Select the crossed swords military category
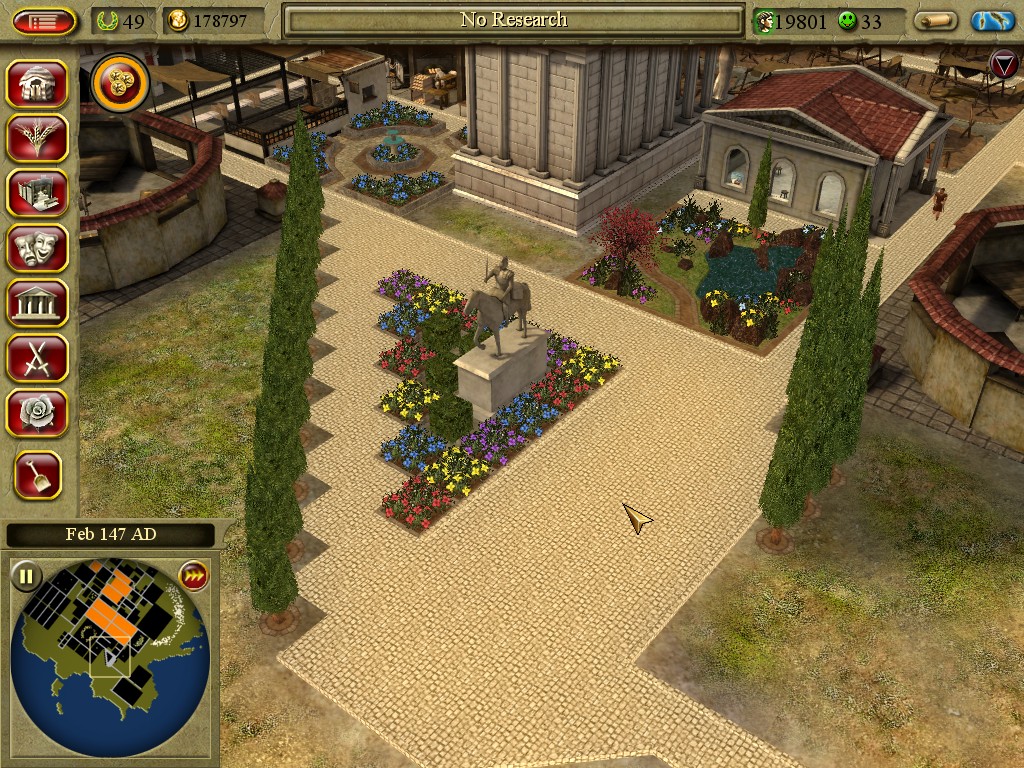The image size is (1024, 768). (x=37, y=357)
